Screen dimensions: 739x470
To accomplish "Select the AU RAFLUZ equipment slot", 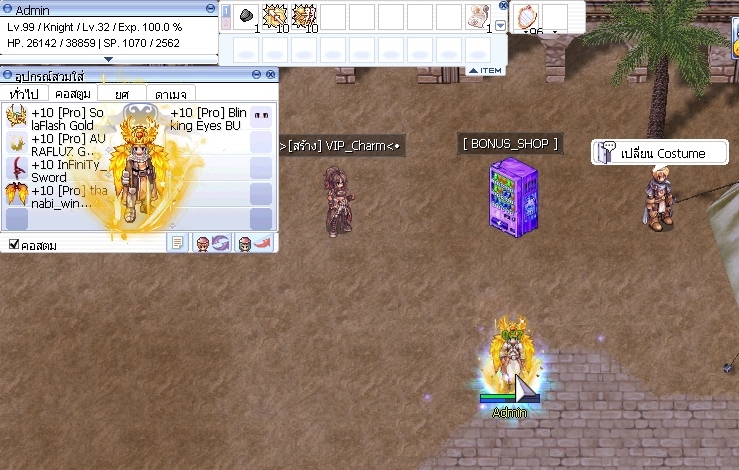I will coord(16,142).
